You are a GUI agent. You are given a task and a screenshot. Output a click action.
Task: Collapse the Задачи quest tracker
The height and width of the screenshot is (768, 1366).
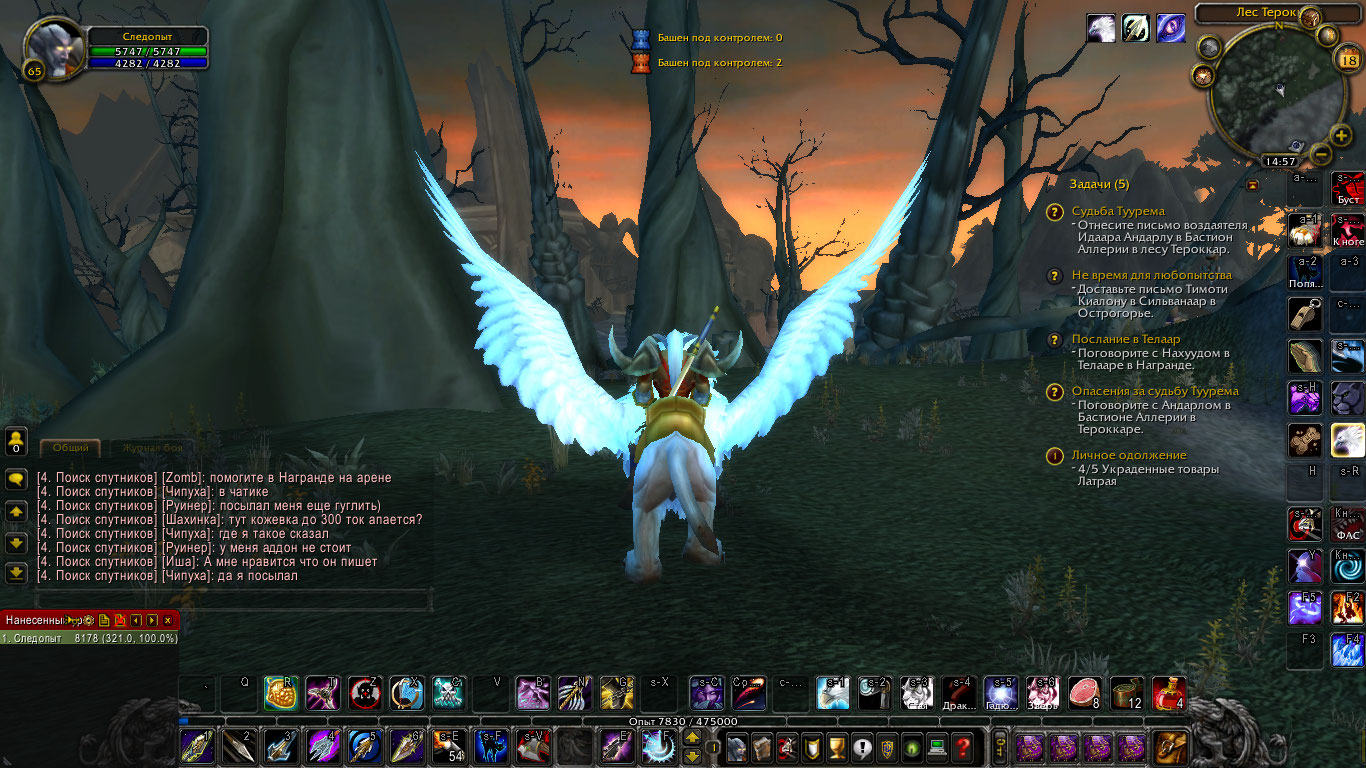click(1251, 185)
